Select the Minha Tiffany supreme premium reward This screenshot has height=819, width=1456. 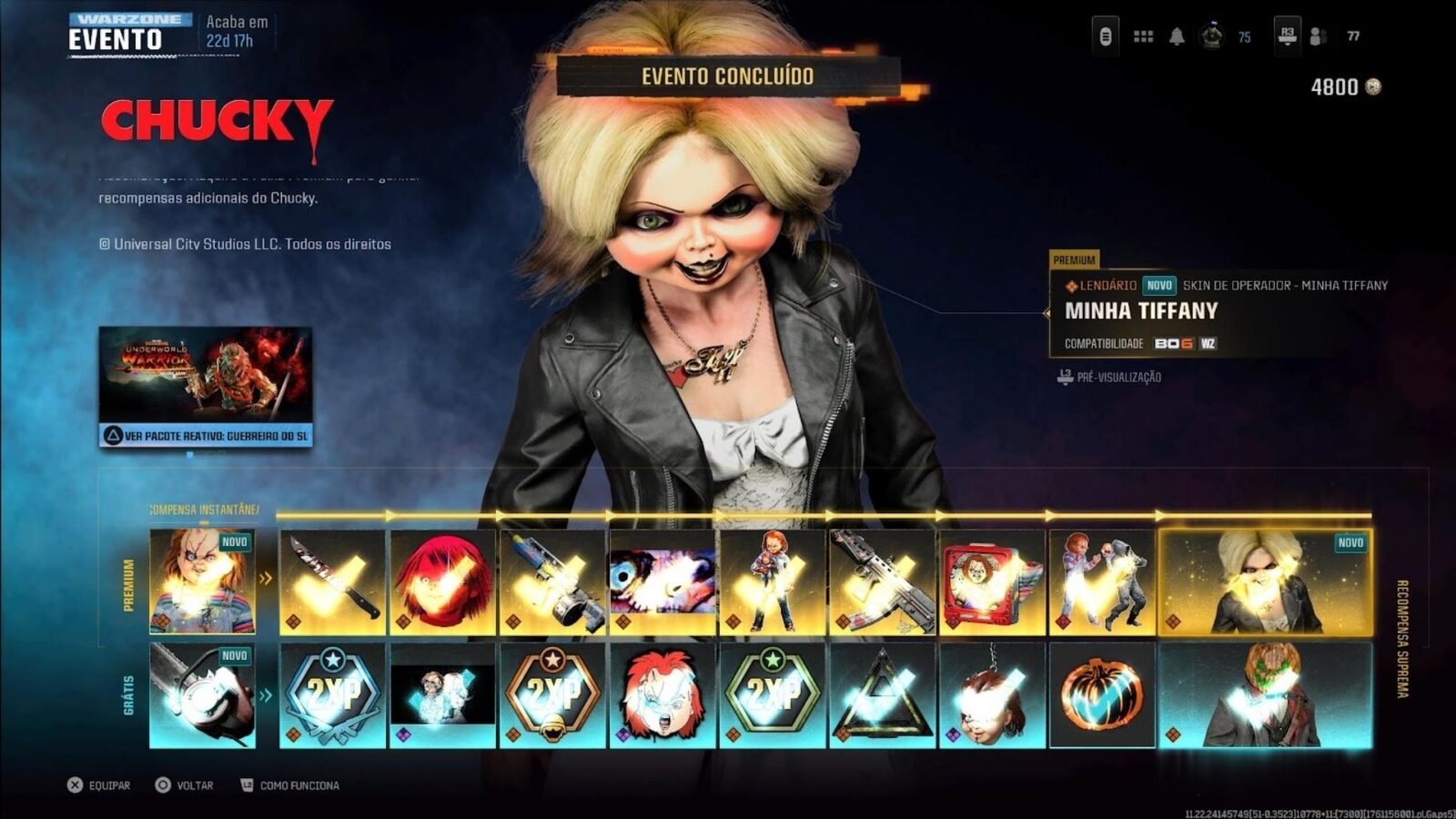click(x=1265, y=582)
